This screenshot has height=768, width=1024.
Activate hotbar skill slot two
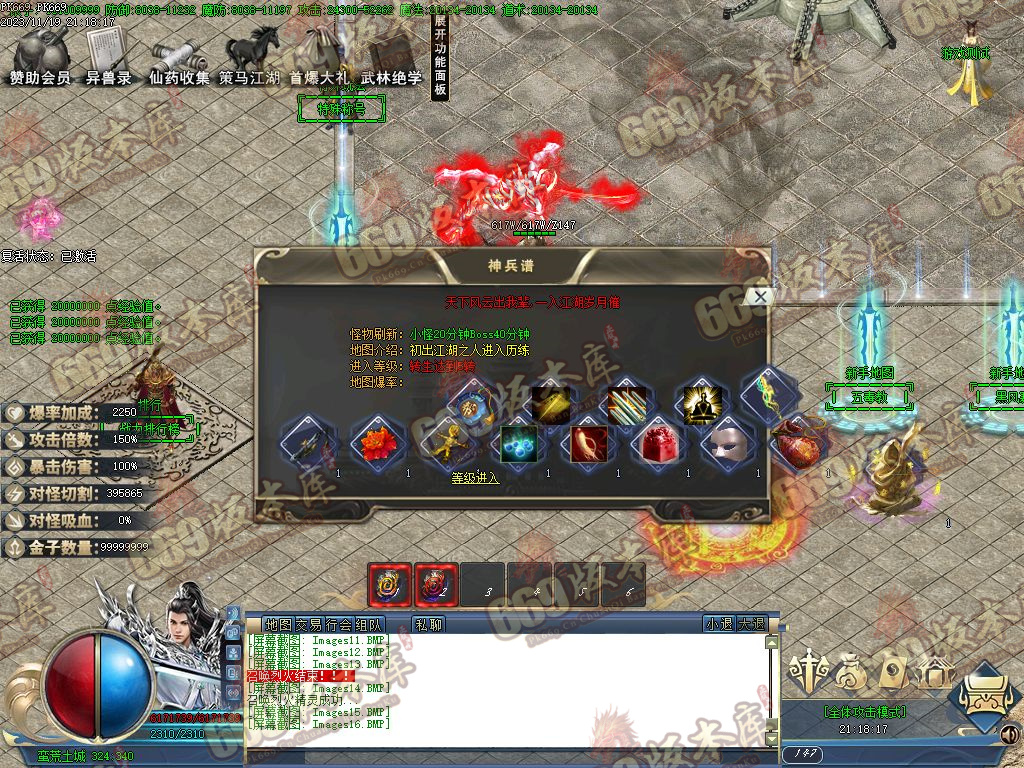436,584
